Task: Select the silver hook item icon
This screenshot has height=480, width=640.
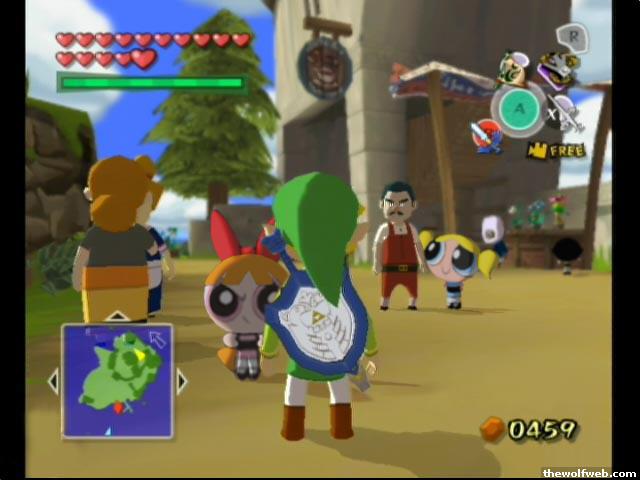Action: tap(568, 114)
